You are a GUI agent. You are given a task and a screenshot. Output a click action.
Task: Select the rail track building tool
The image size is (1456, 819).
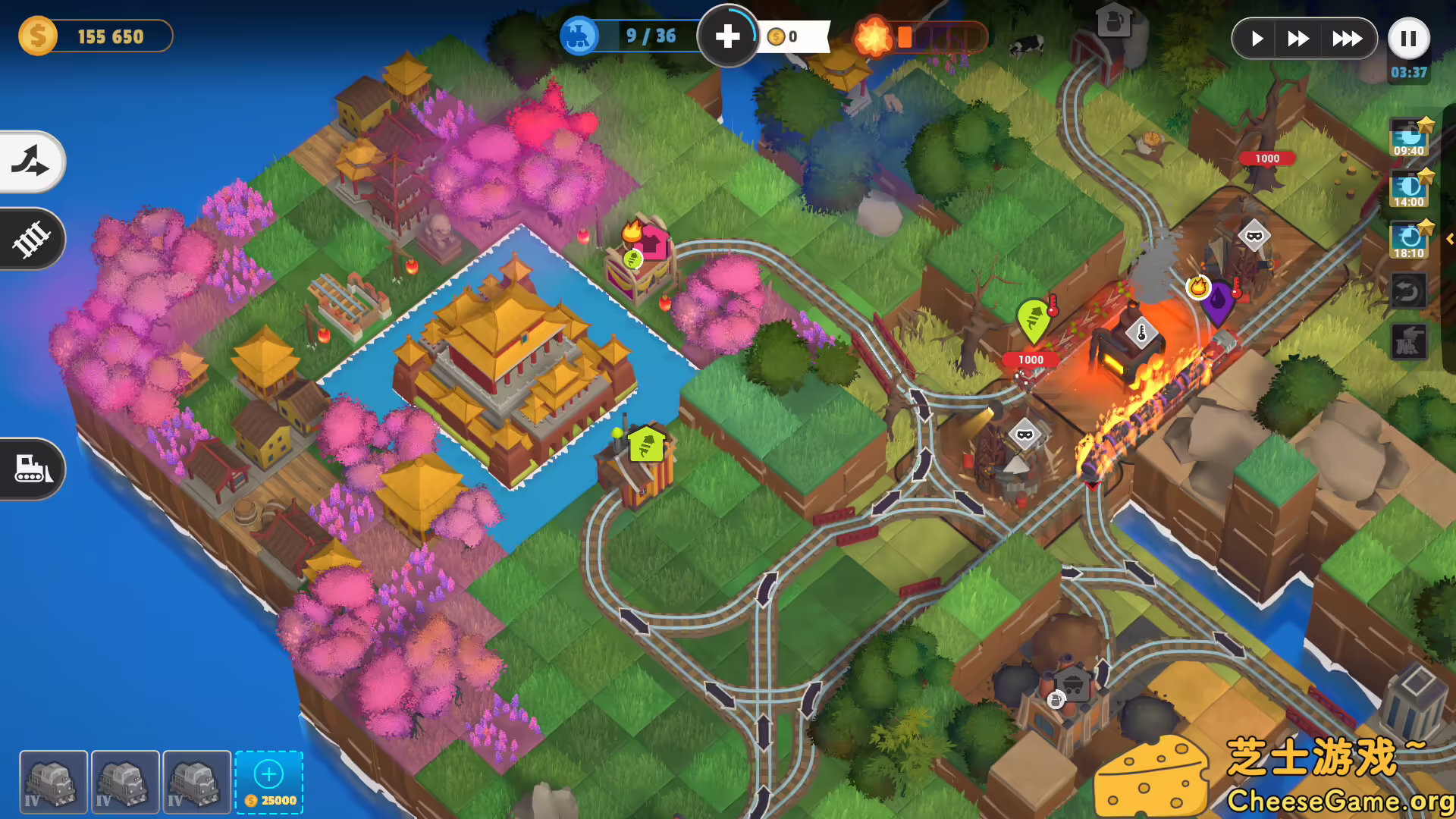click(x=30, y=239)
